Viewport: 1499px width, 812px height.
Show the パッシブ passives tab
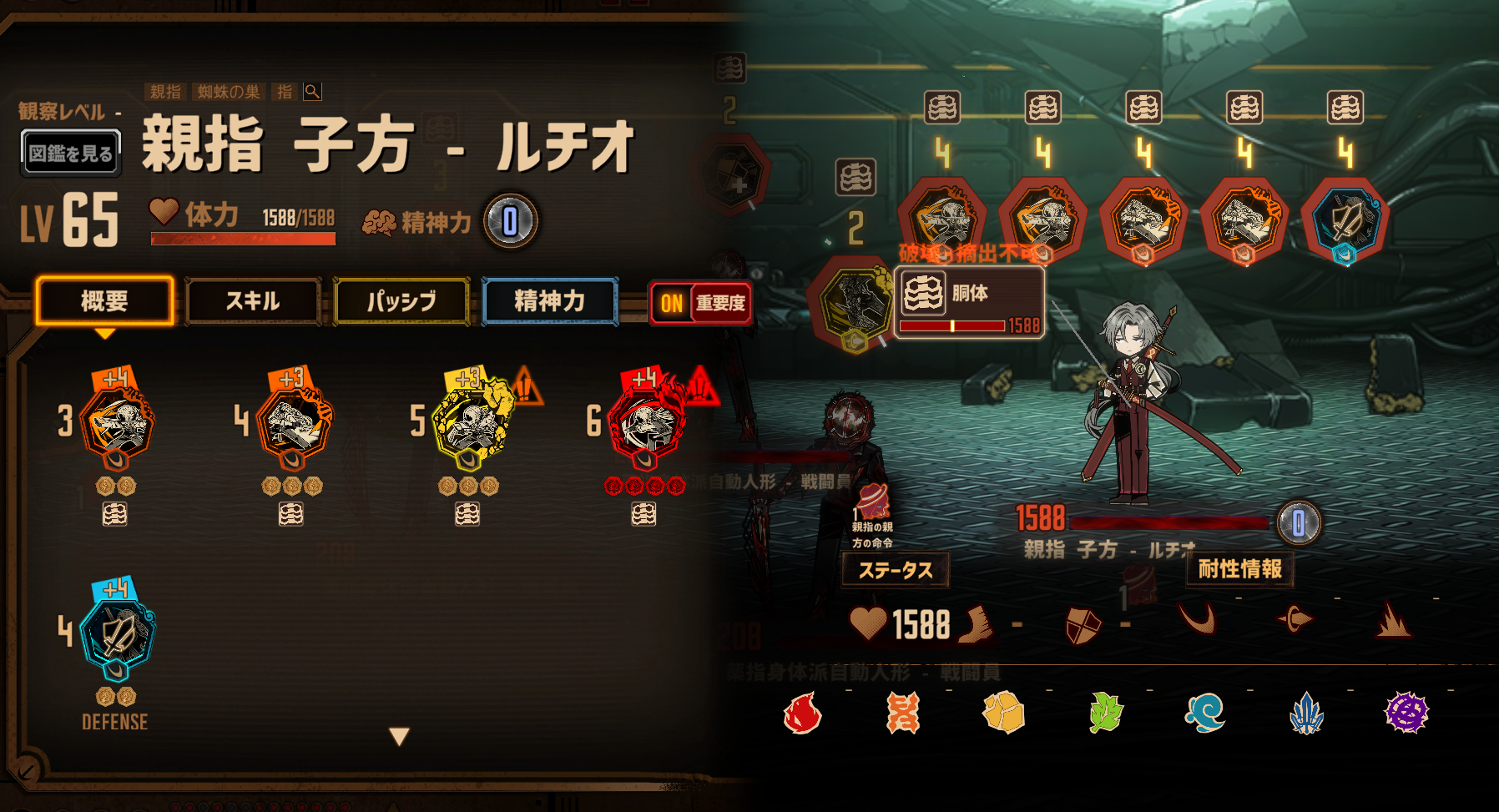pyautogui.click(x=401, y=300)
